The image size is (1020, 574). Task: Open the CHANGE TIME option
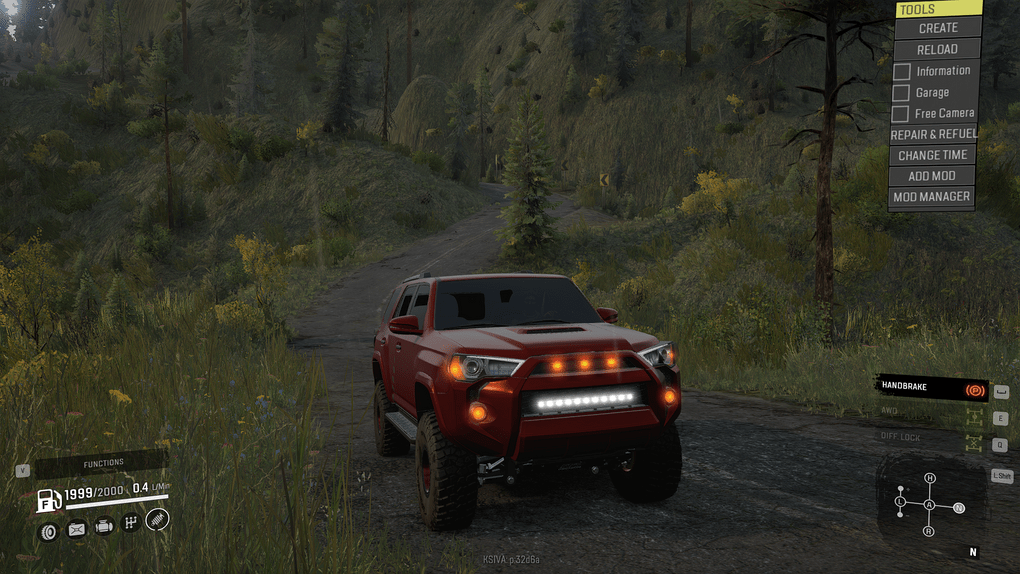click(933, 155)
